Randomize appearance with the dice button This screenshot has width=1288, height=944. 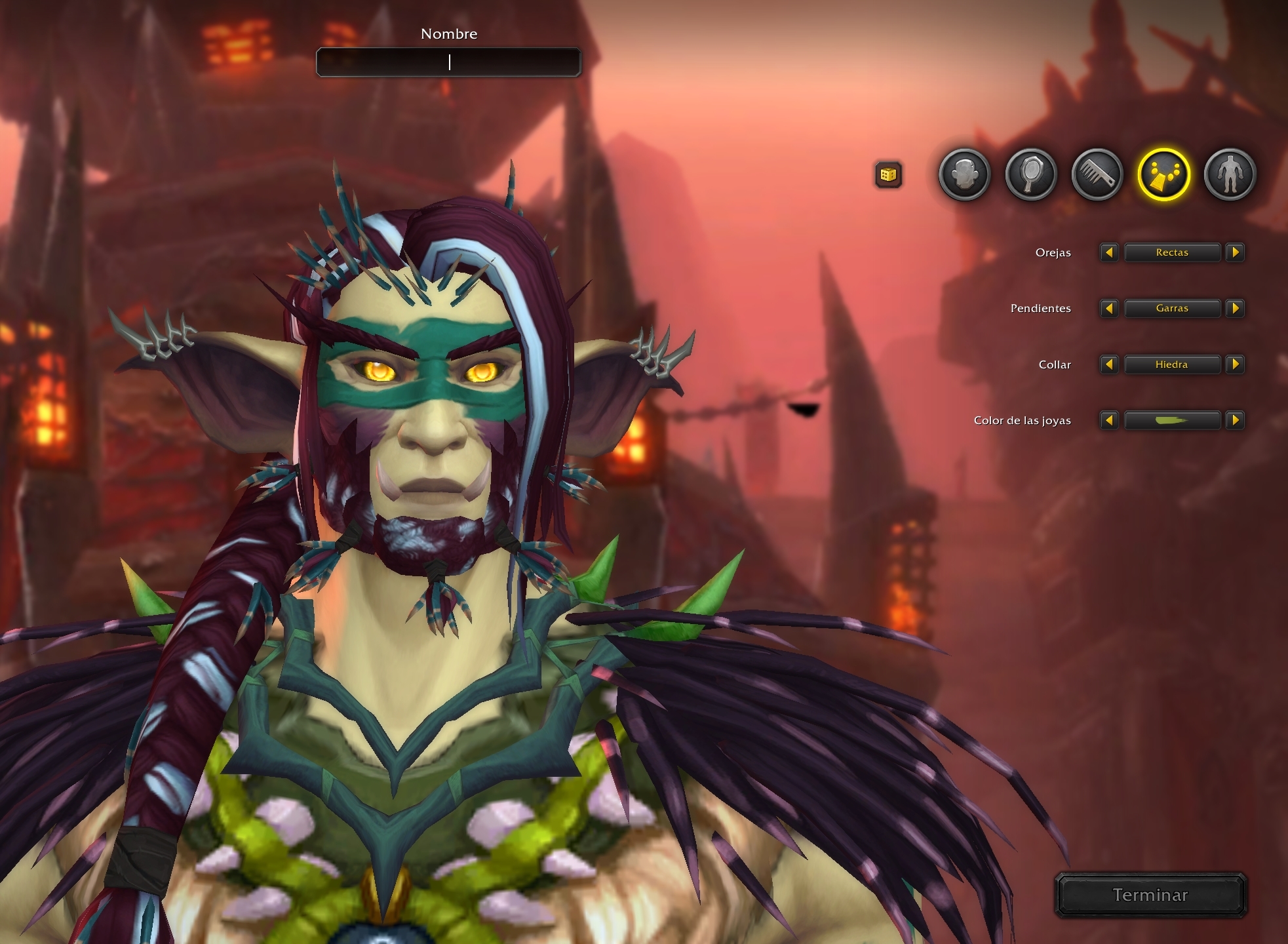tap(888, 175)
